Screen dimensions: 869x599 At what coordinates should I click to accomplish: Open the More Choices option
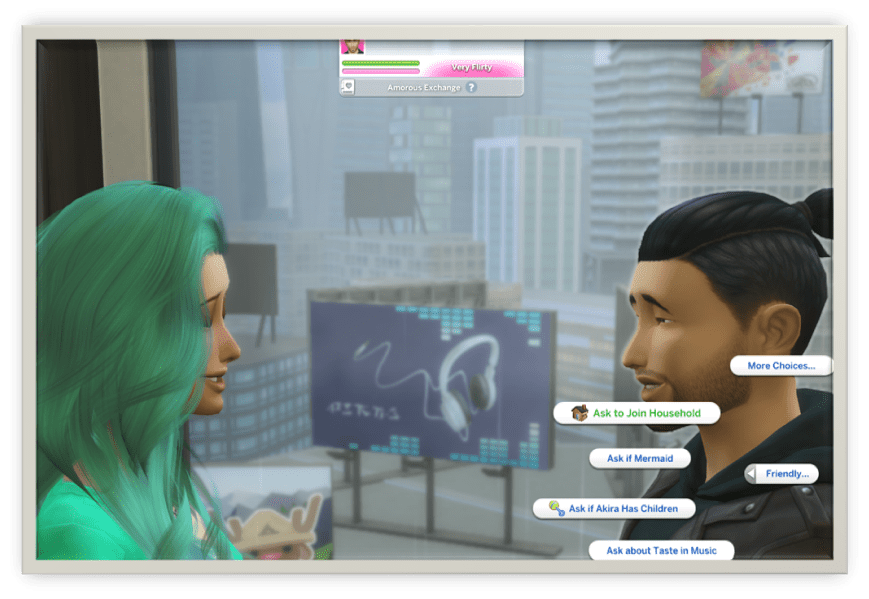pyautogui.click(x=781, y=366)
